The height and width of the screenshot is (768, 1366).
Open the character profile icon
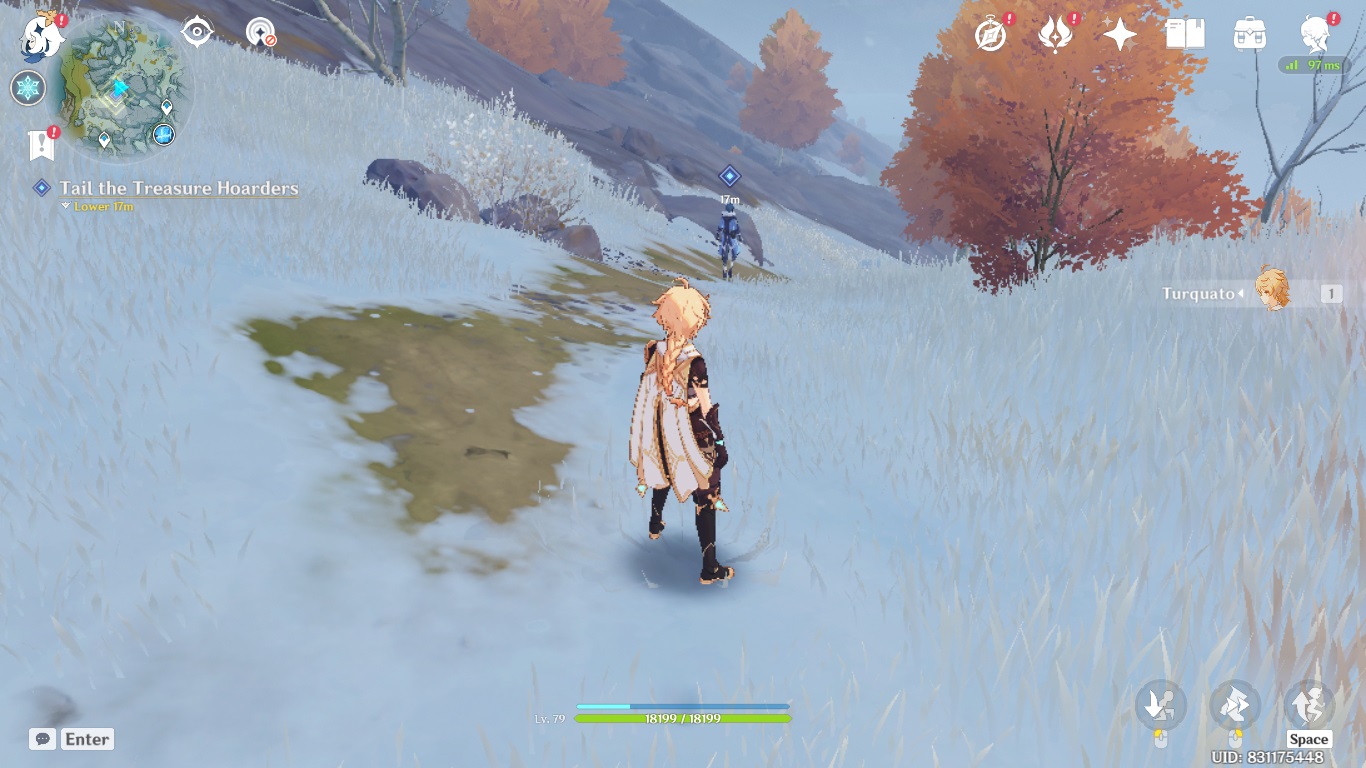coord(1314,34)
